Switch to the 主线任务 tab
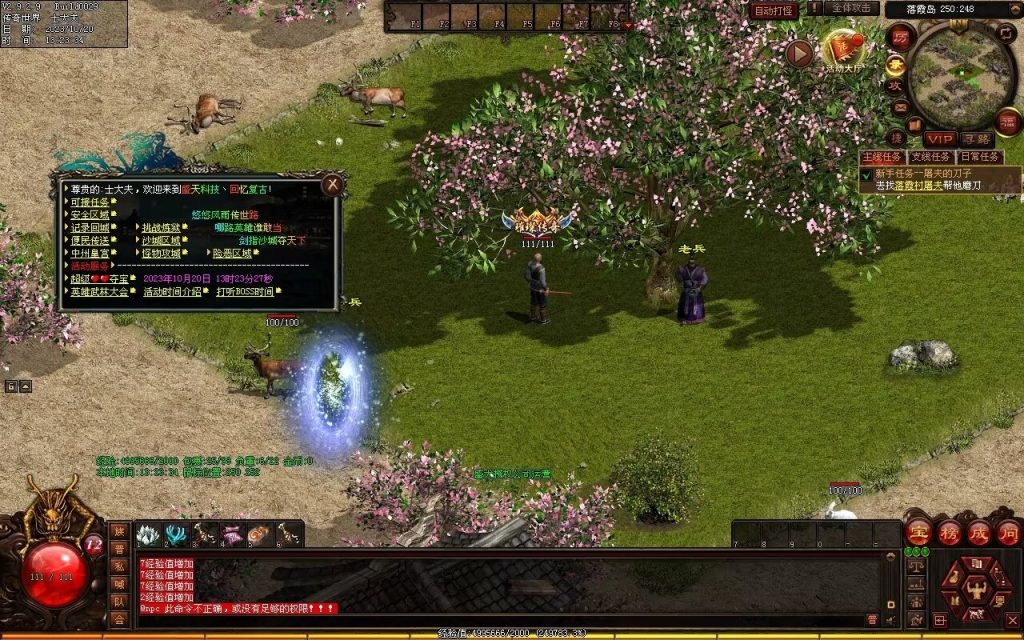The width and height of the screenshot is (1024, 640). click(x=882, y=157)
